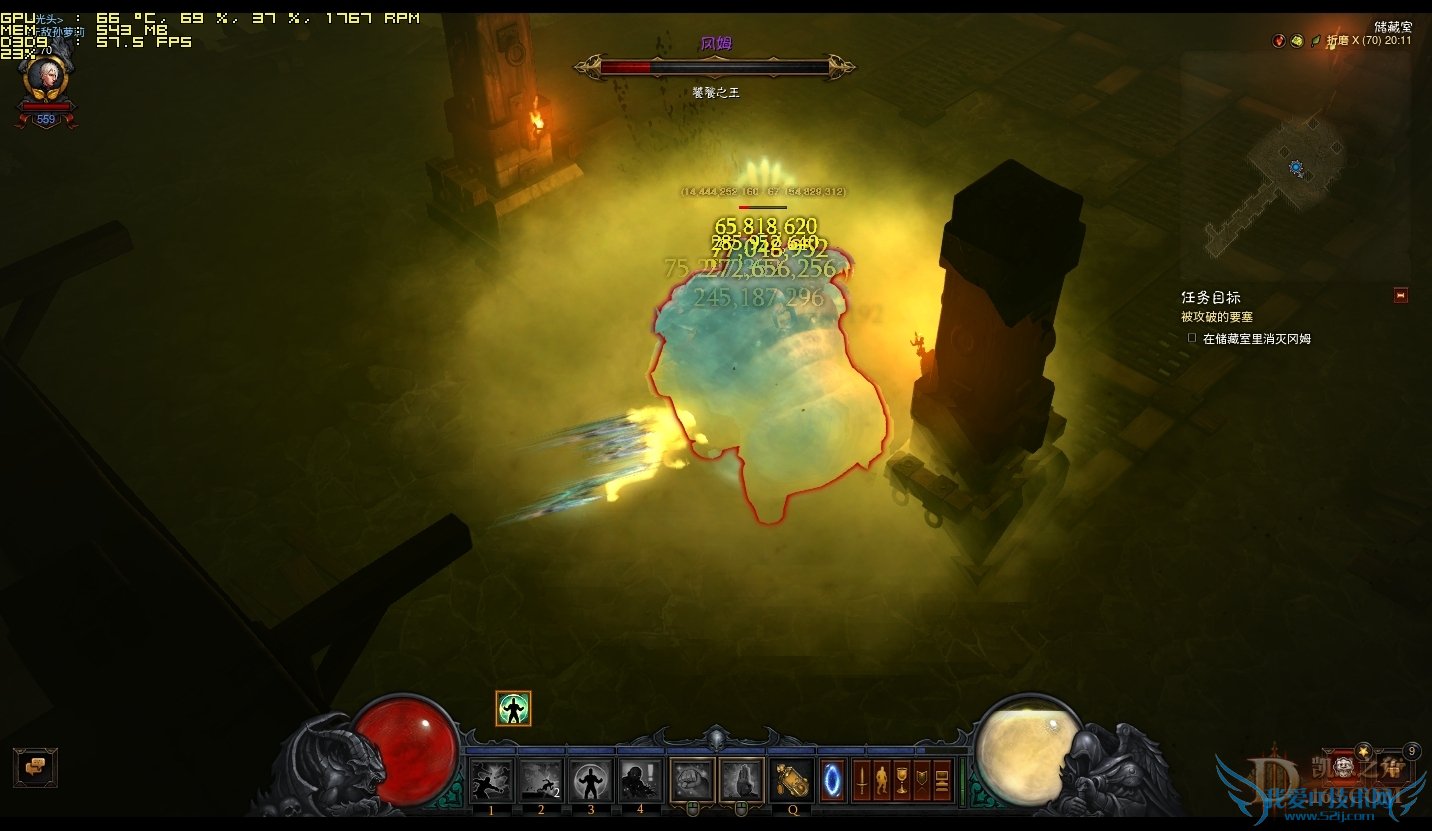Open the blue town portal
1432x831 pixels.
click(x=832, y=781)
